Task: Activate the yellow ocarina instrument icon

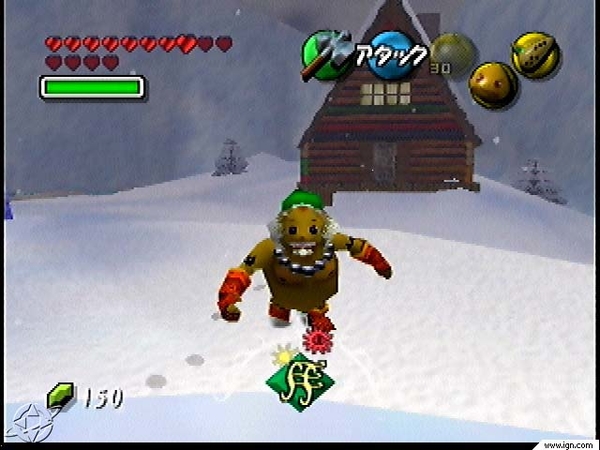Action: coord(536,55)
